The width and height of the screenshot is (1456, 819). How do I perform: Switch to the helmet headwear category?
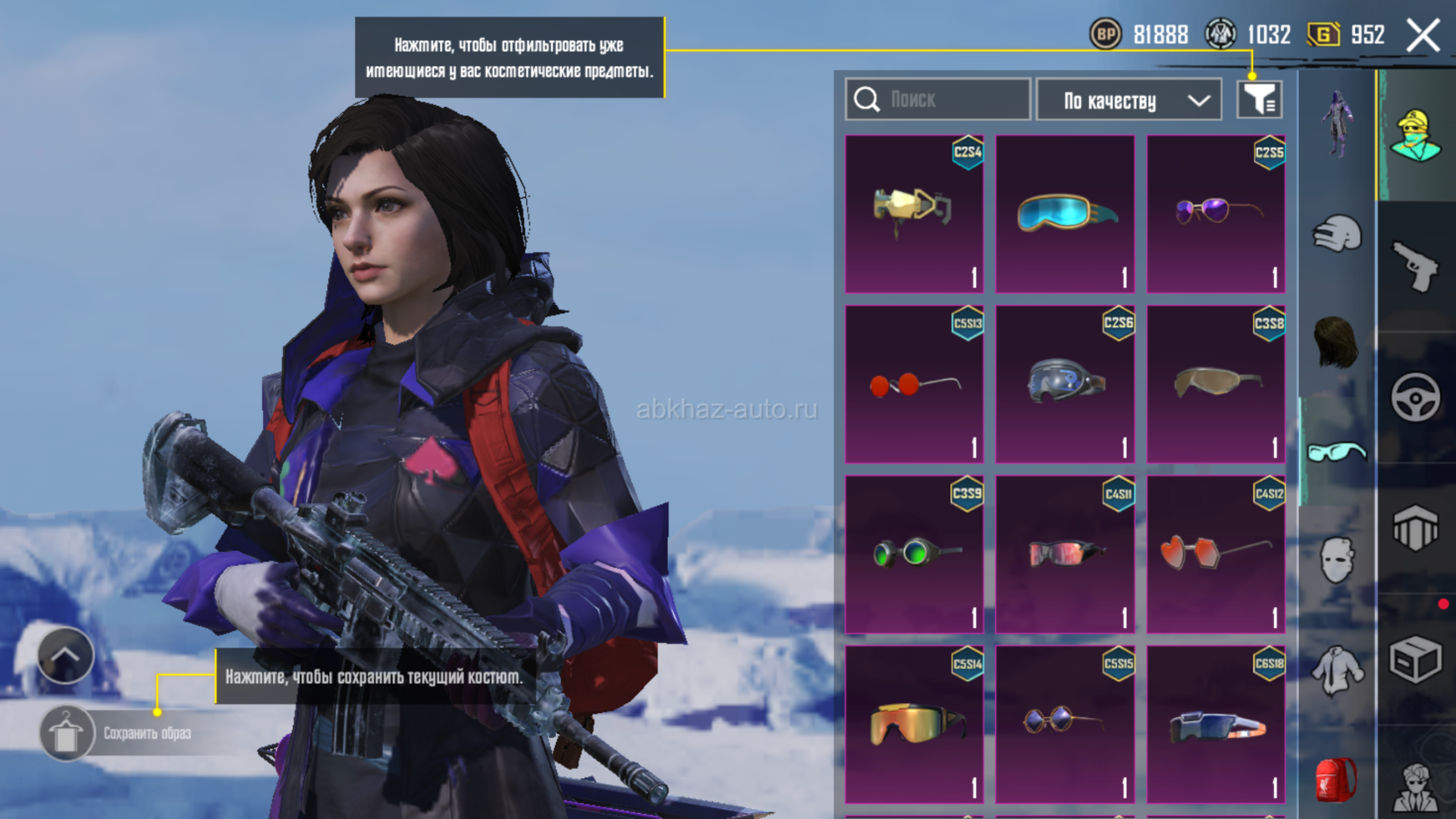[x=1337, y=233]
